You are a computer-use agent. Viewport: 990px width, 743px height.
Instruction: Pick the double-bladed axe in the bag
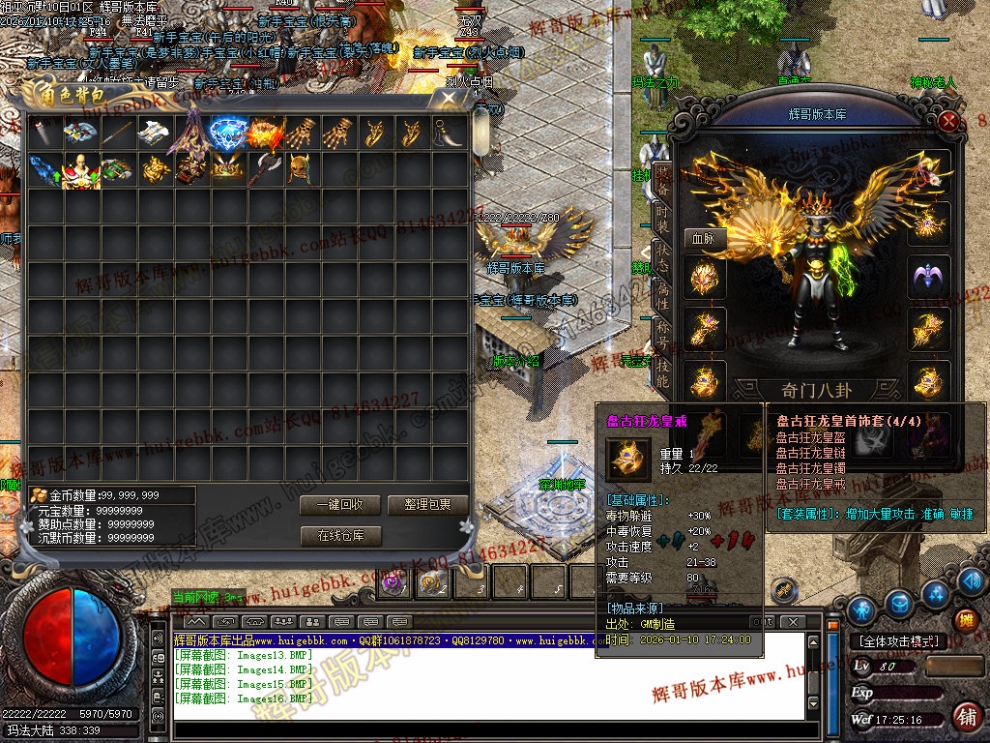265,169
